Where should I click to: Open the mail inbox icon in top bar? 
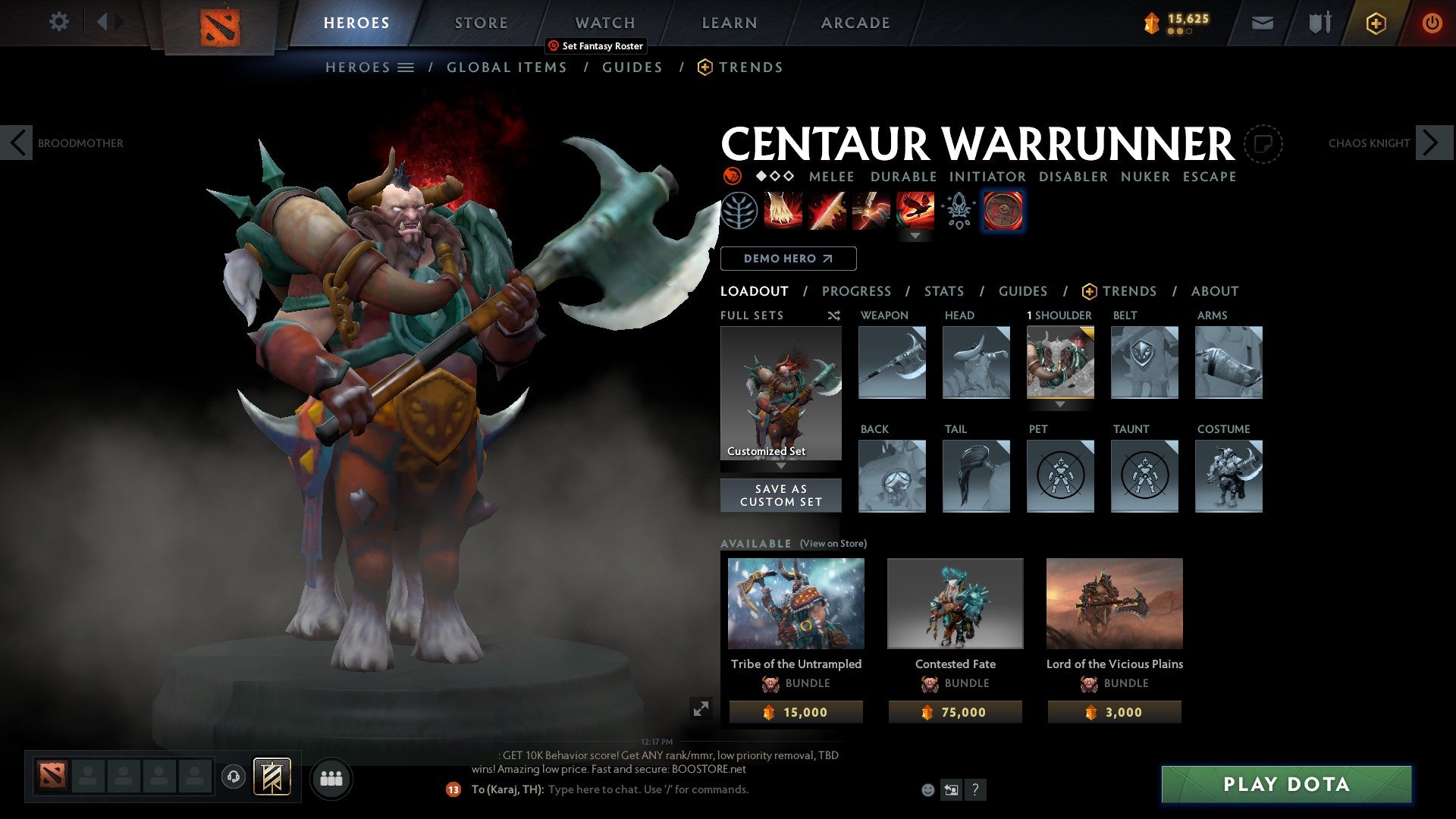click(1263, 24)
